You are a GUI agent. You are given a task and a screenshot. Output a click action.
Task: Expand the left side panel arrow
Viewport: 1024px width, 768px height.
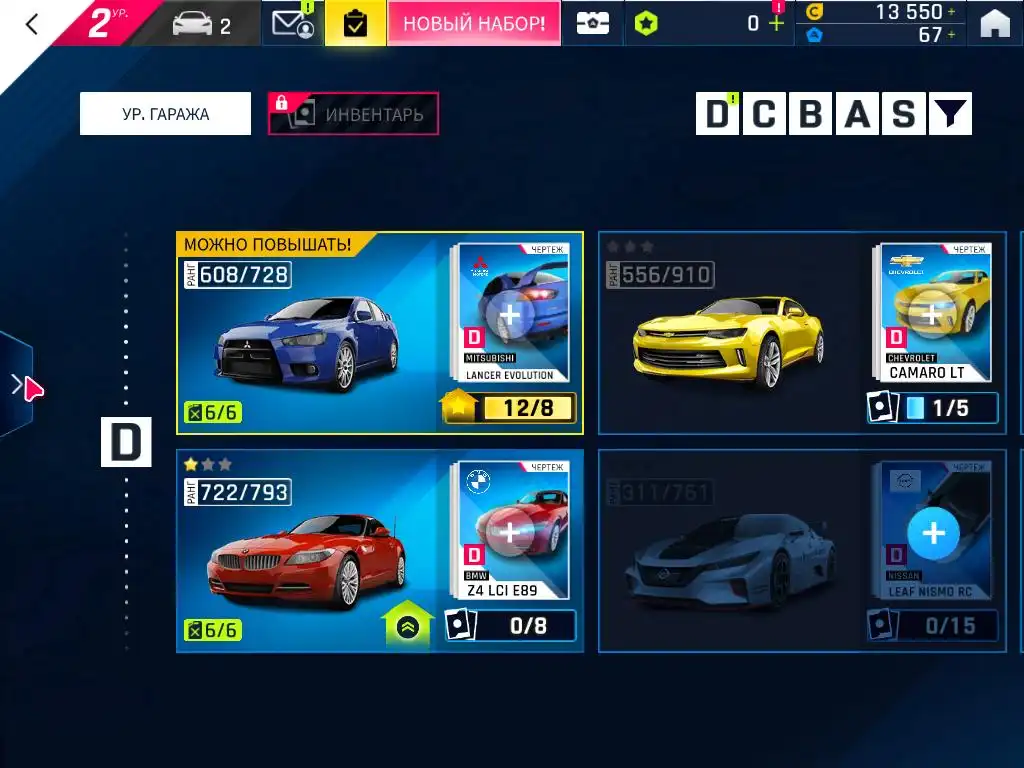pyautogui.click(x=16, y=385)
